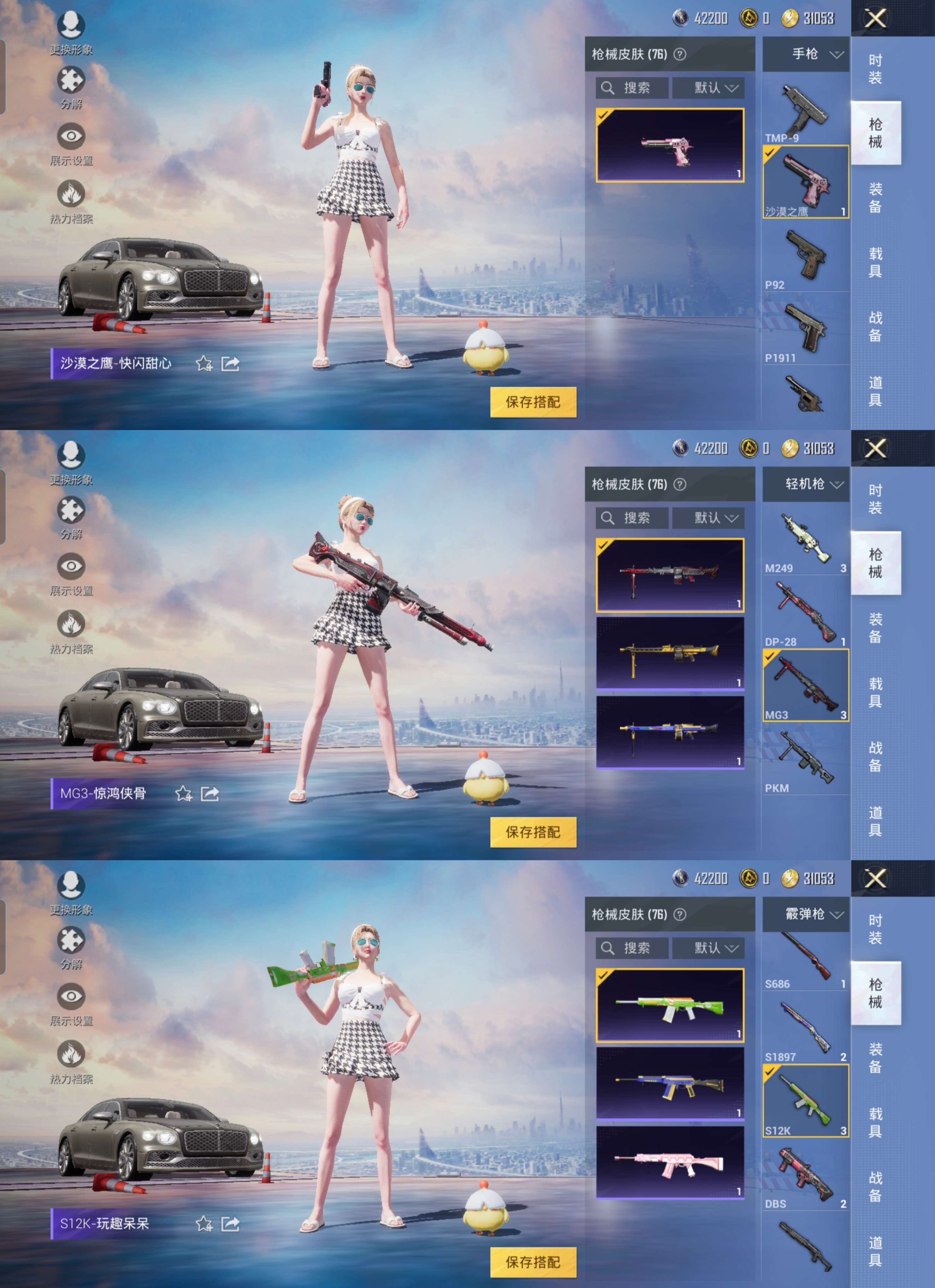Viewport: 935px width, 1288px height.
Task: Share the S12K-玩趣呆呆 skin
Action: click(230, 1223)
